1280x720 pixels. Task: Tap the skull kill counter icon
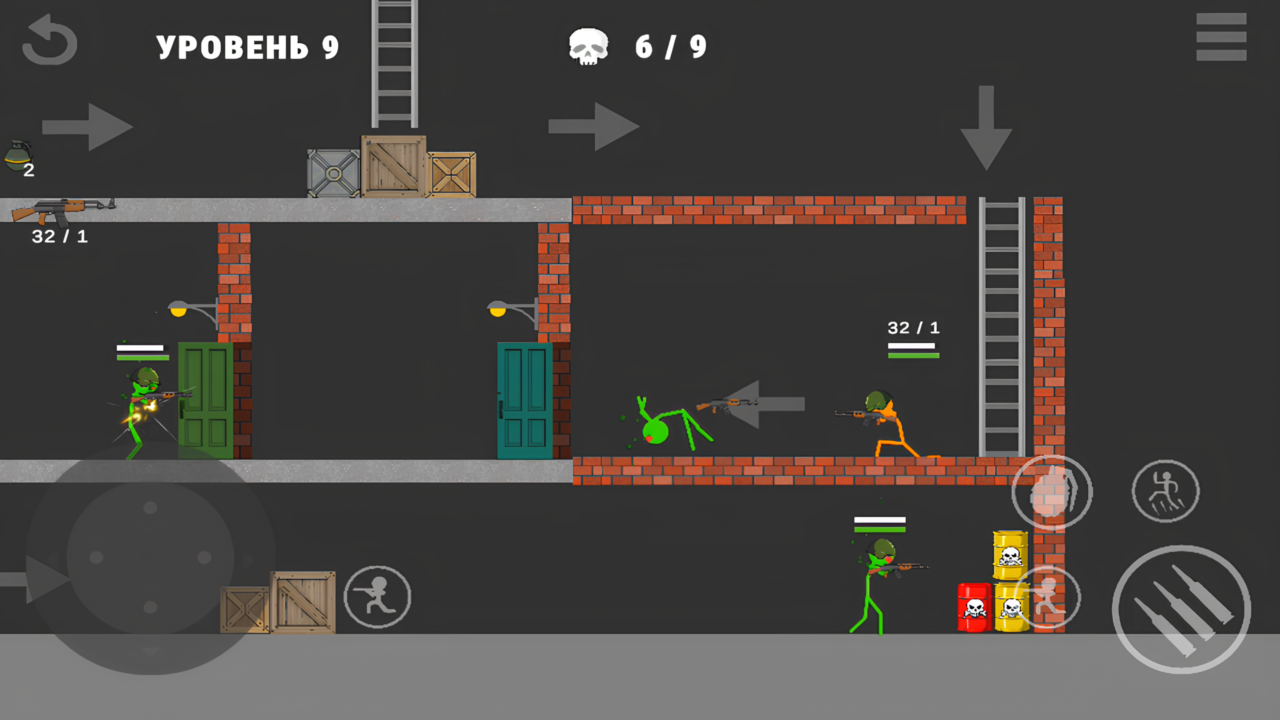tap(588, 44)
